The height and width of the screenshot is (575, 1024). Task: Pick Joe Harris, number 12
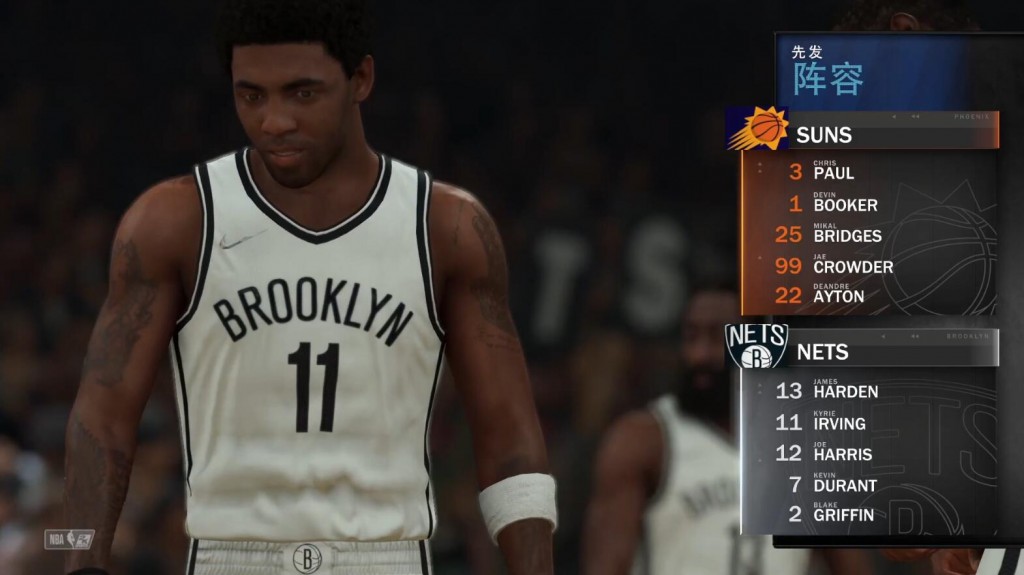click(842, 453)
